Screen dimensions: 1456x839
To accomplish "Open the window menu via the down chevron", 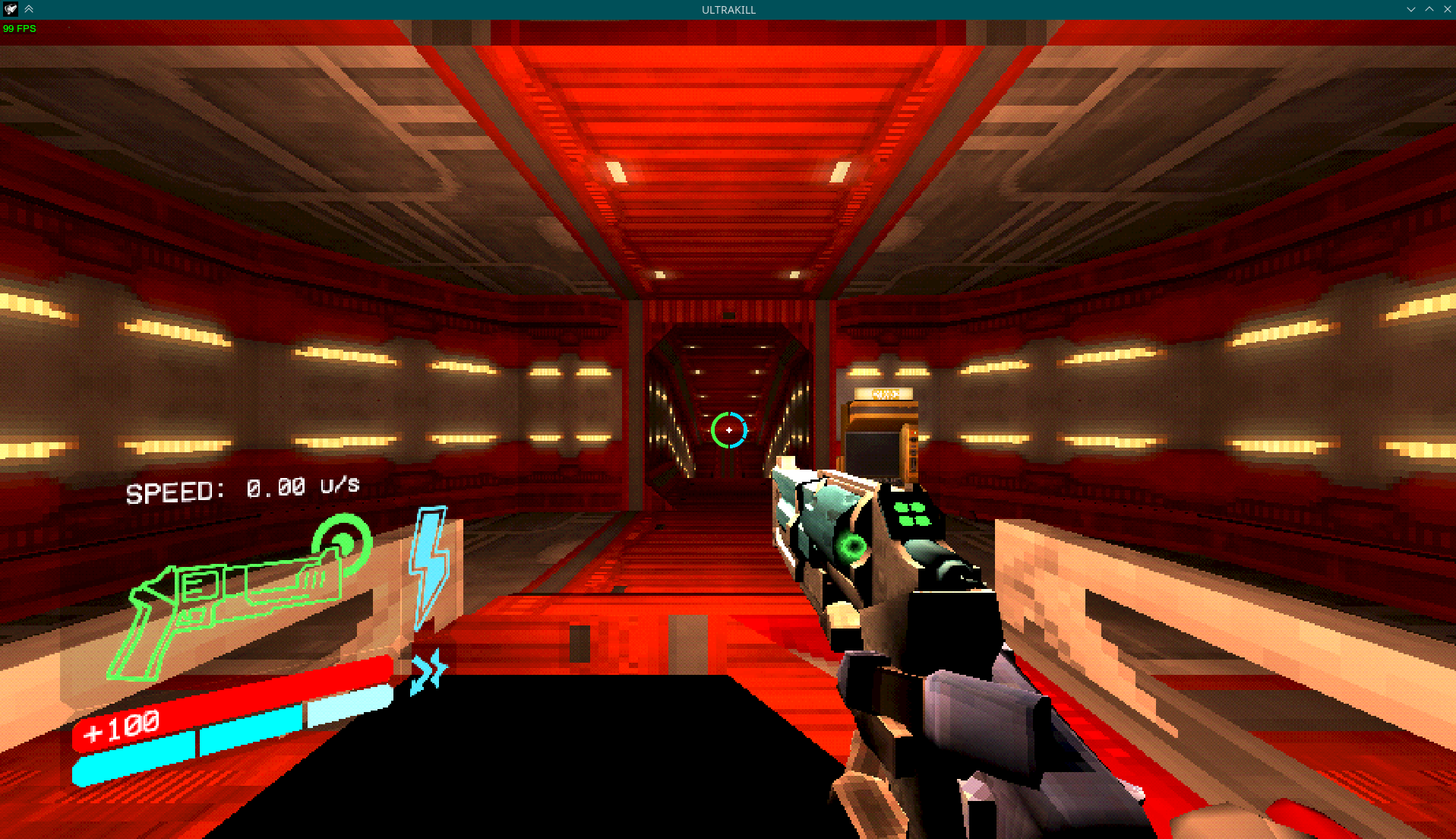I will pyautogui.click(x=1411, y=9).
